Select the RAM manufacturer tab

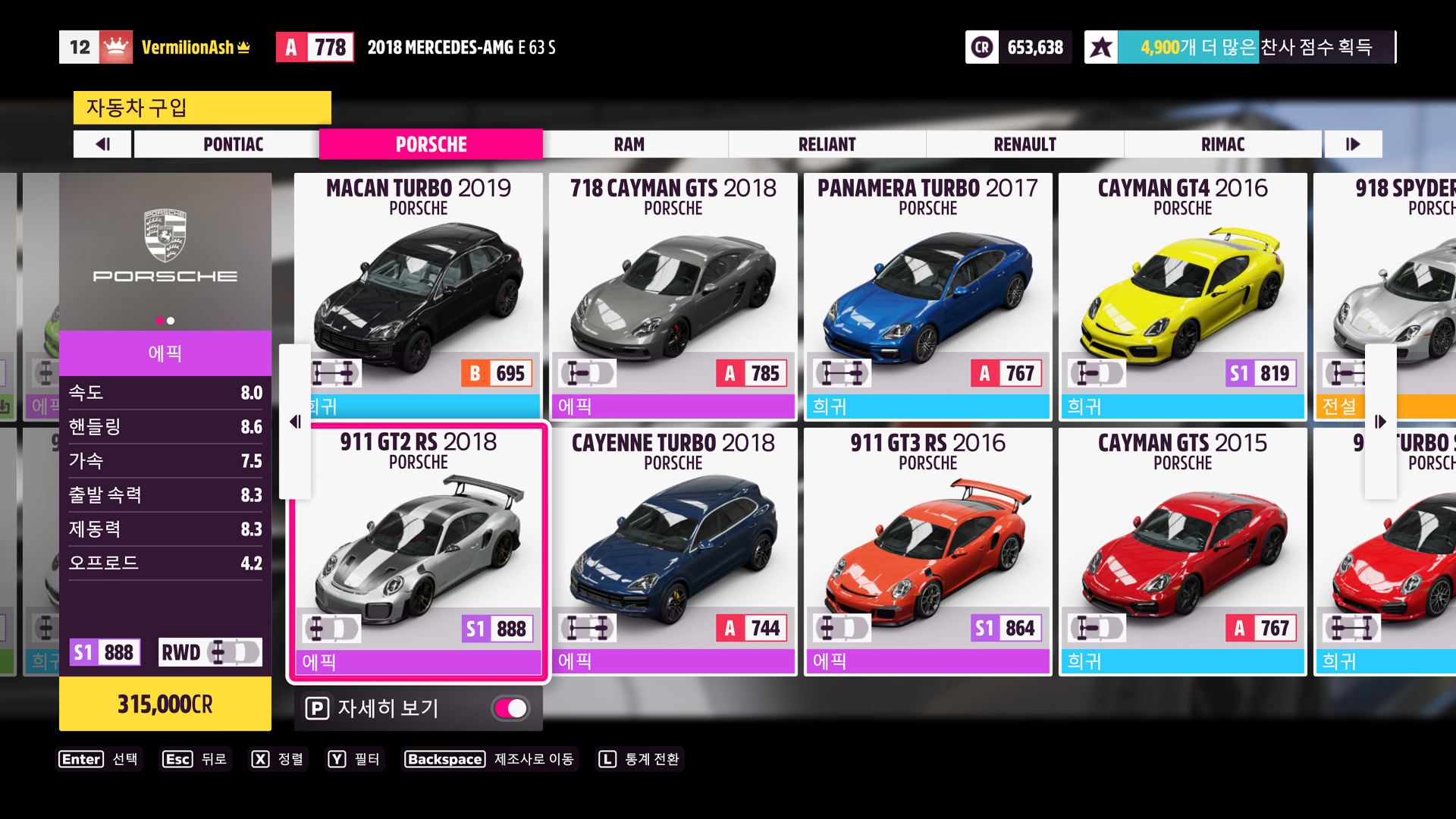coord(629,144)
